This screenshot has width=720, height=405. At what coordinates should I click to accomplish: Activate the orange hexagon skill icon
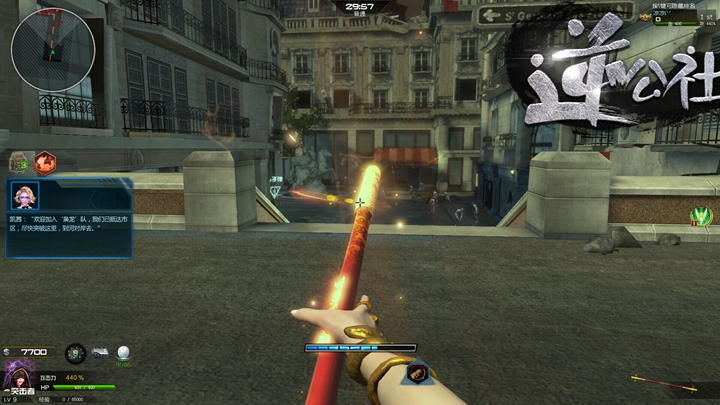coord(45,162)
